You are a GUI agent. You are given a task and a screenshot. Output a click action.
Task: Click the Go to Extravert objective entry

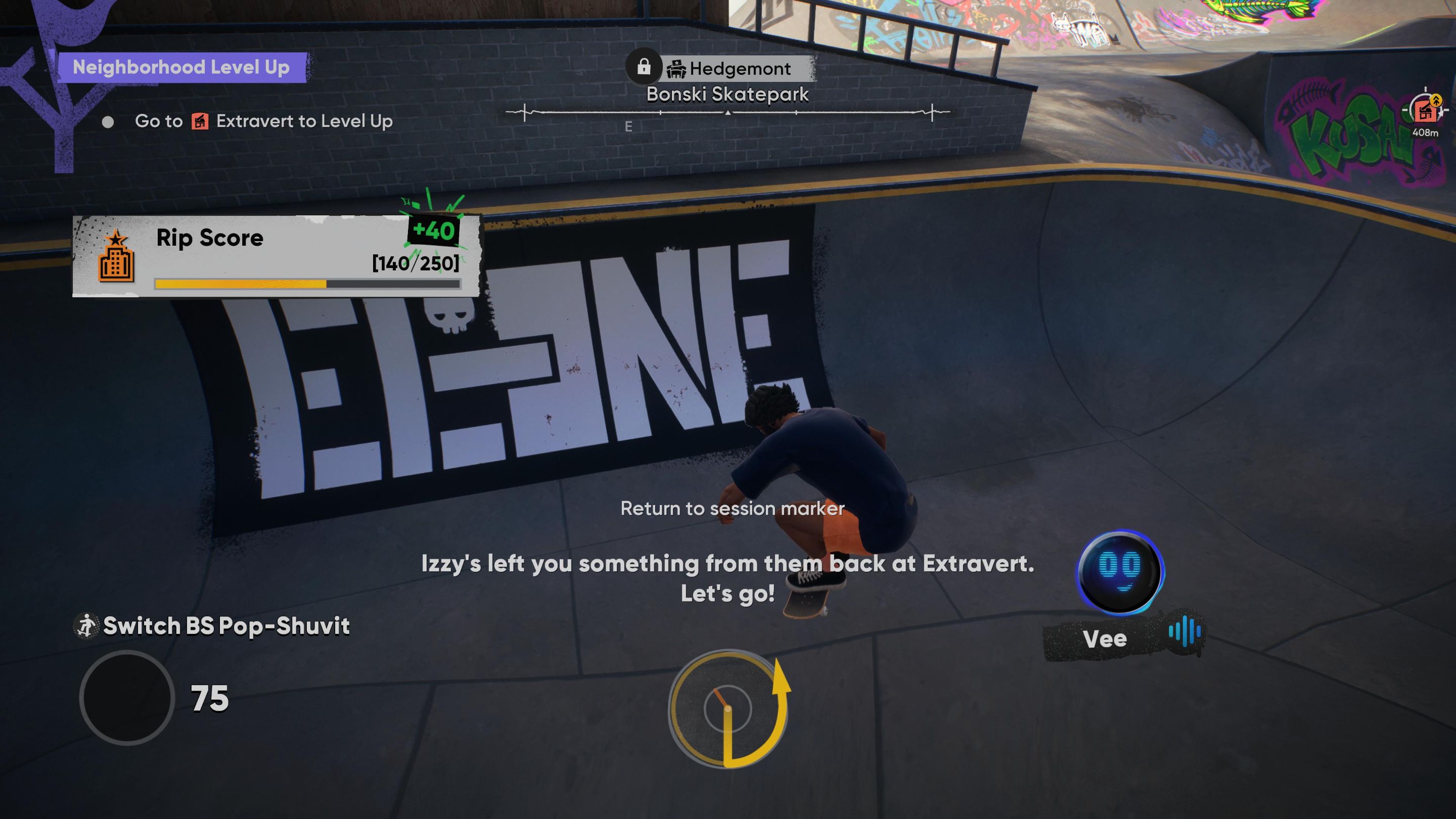coord(263,121)
